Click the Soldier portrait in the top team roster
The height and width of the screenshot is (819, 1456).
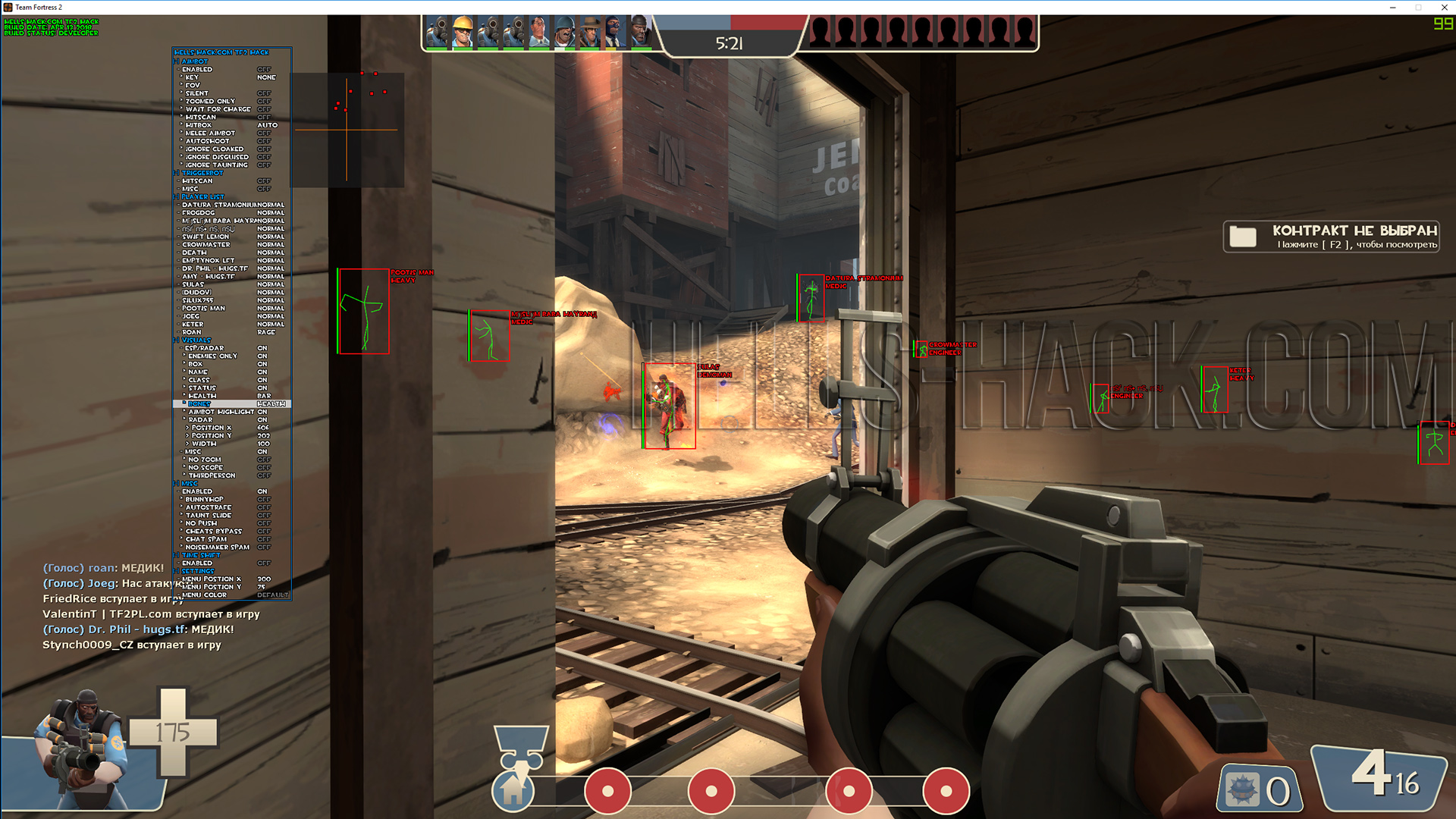pos(565,30)
